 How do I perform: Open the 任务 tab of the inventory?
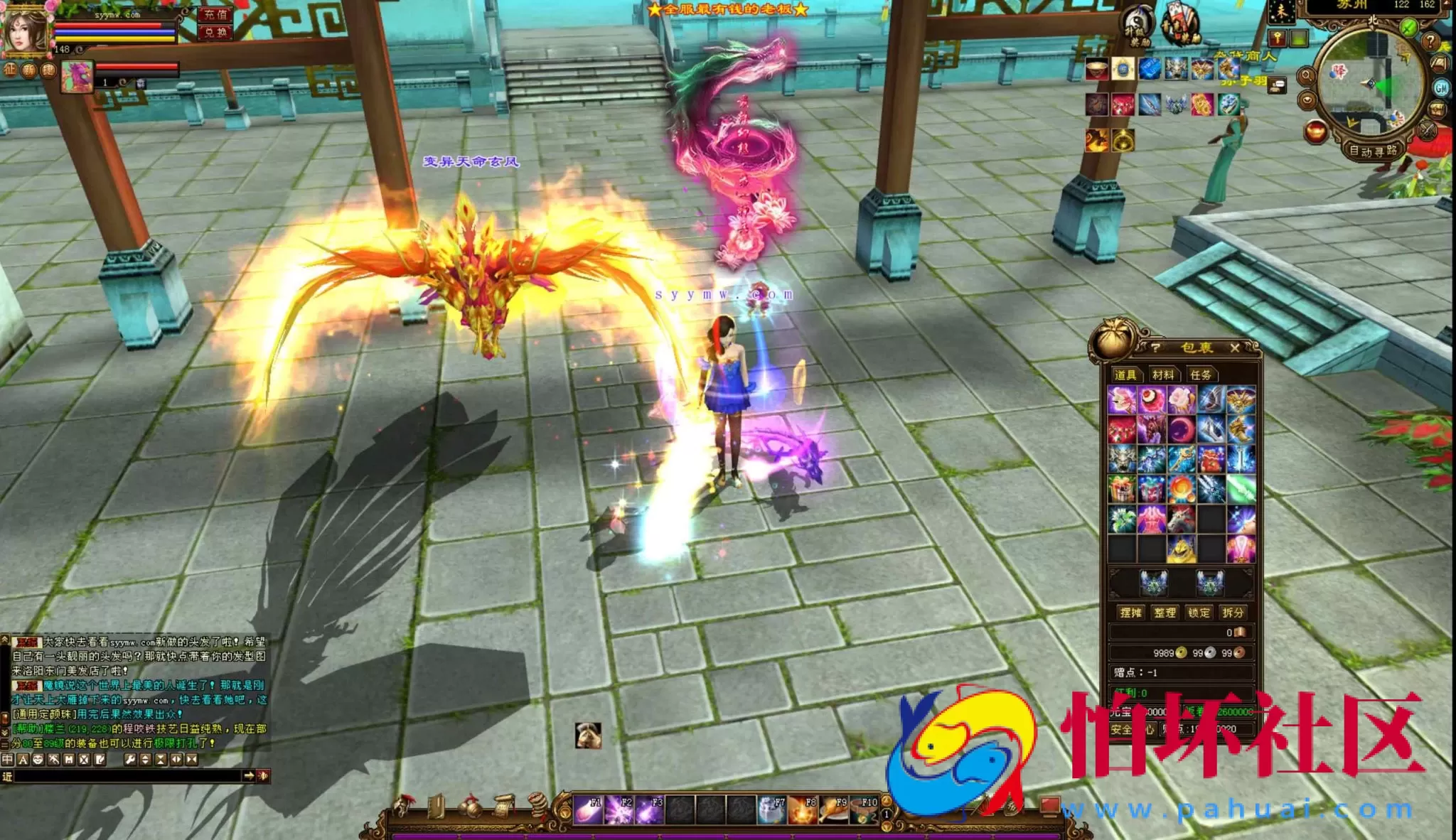pyautogui.click(x=1200, y=375)
